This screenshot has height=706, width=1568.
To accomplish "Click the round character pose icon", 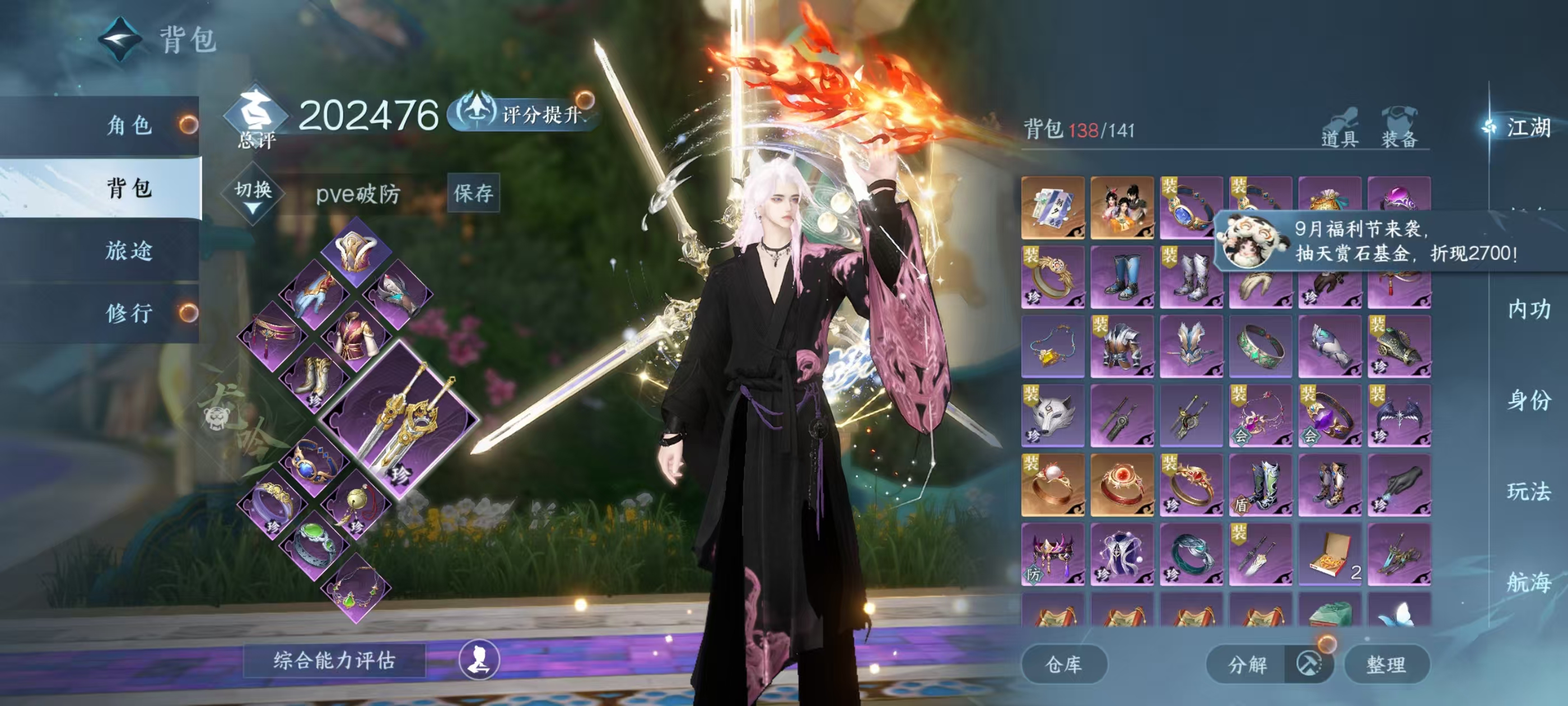I will [479, 659].
